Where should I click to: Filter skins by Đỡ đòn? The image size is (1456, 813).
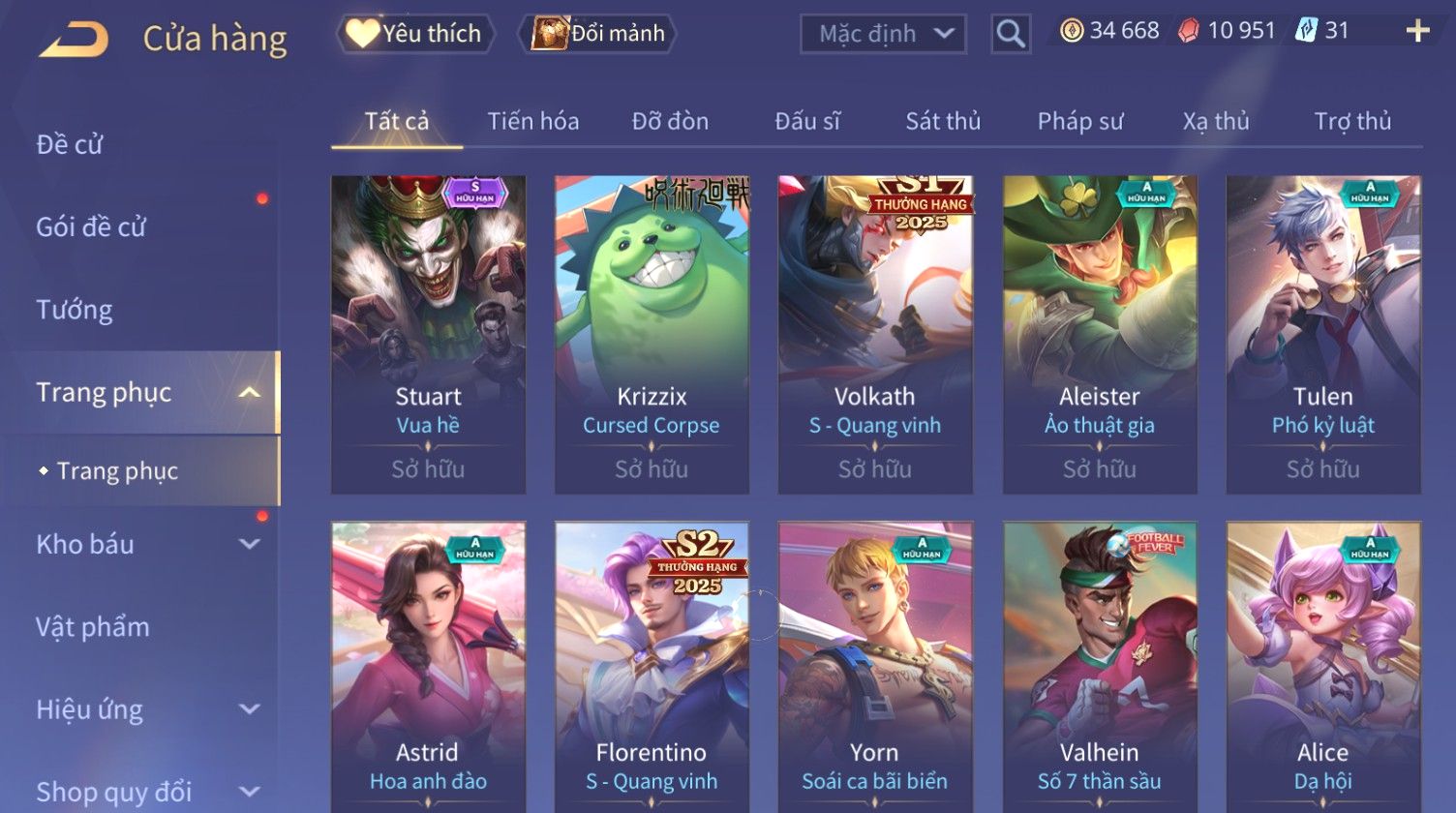pos(670,121)
